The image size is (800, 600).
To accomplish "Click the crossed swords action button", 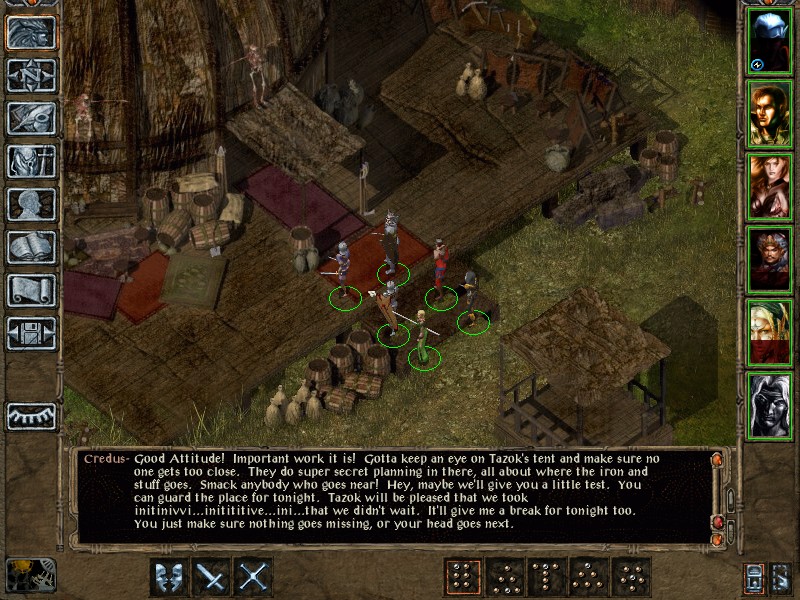I will 255,576.
